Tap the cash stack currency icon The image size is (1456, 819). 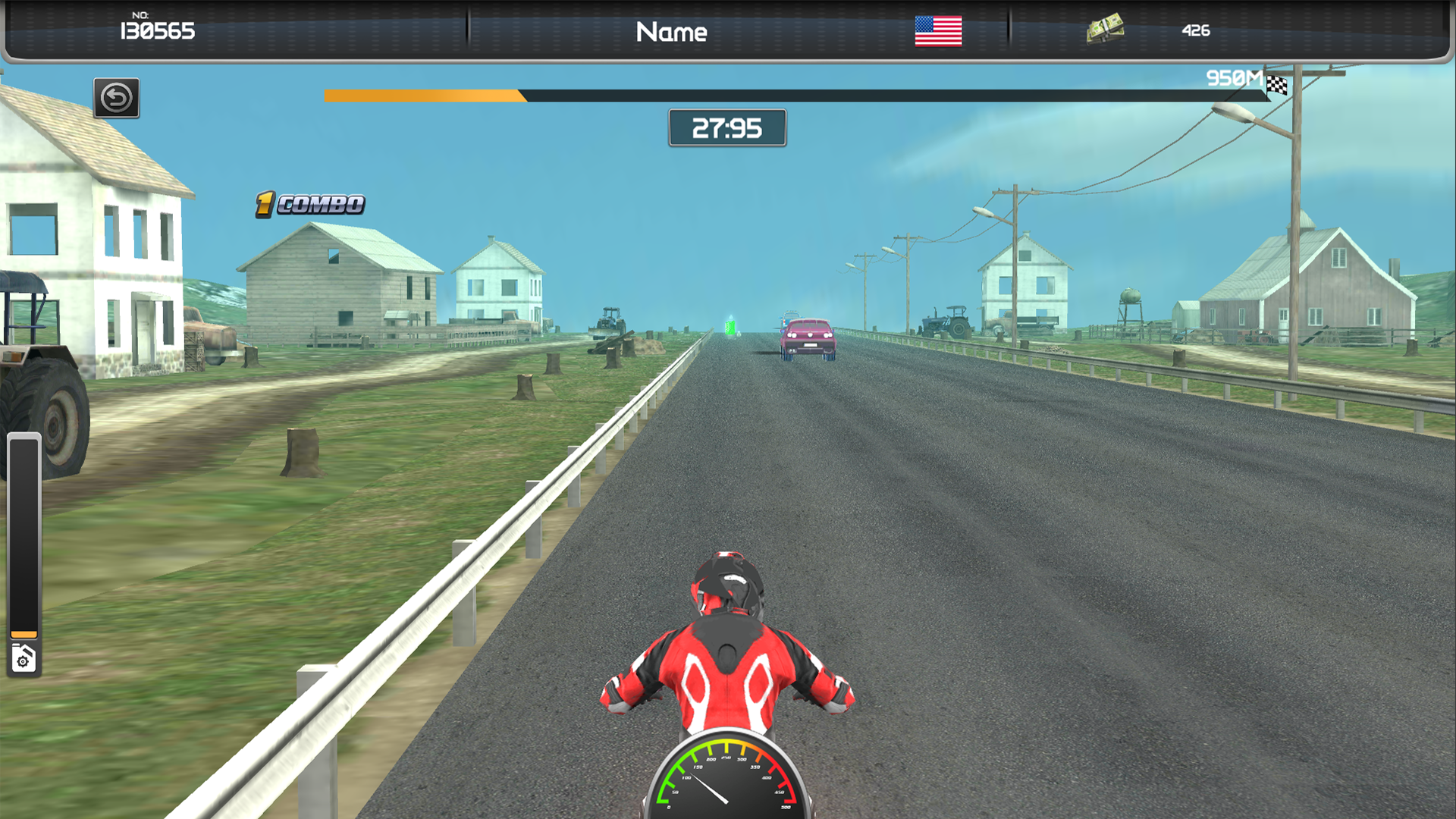[1106, 28]
